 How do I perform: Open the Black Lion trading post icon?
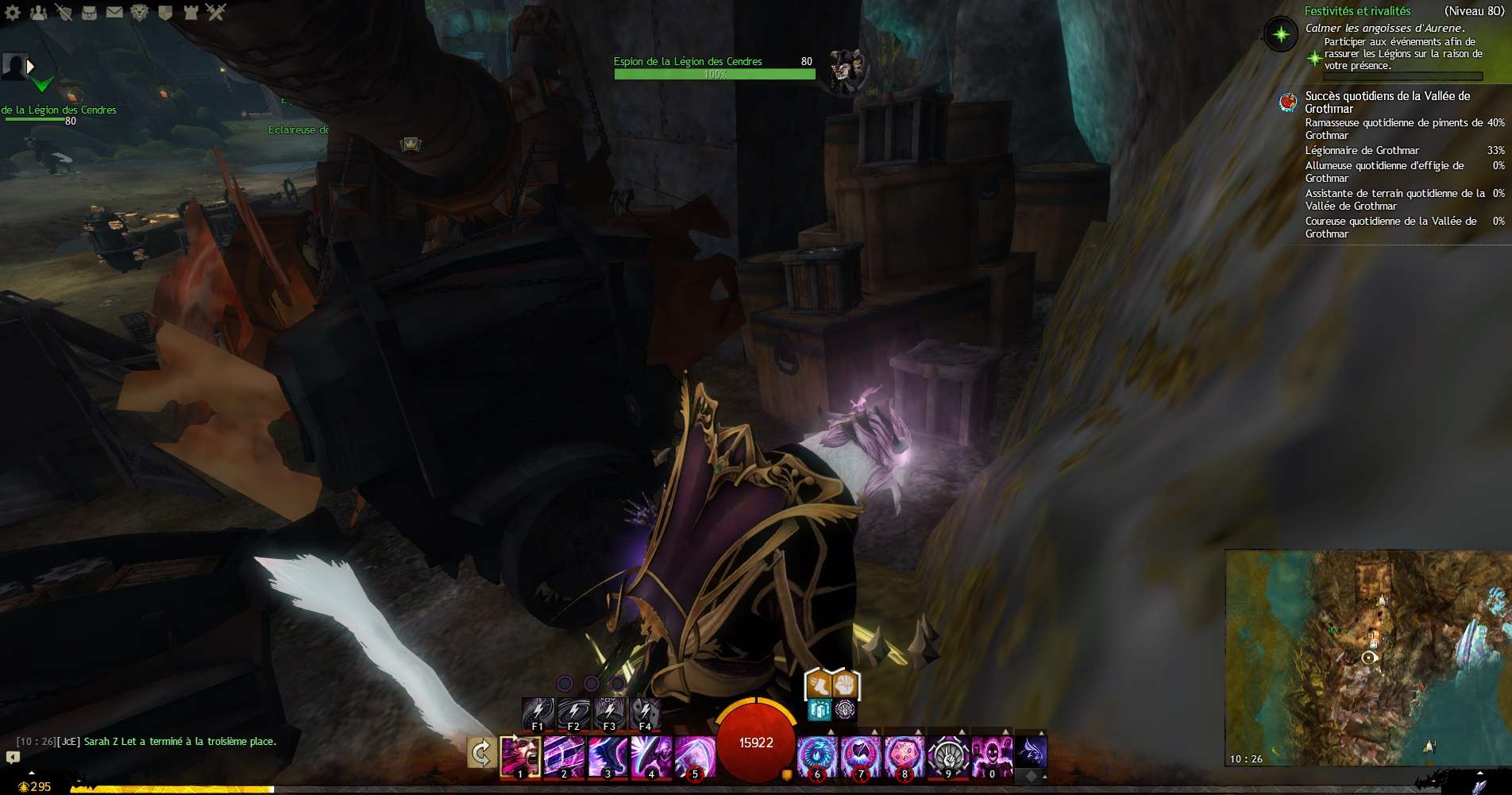(x=140, y=12)
